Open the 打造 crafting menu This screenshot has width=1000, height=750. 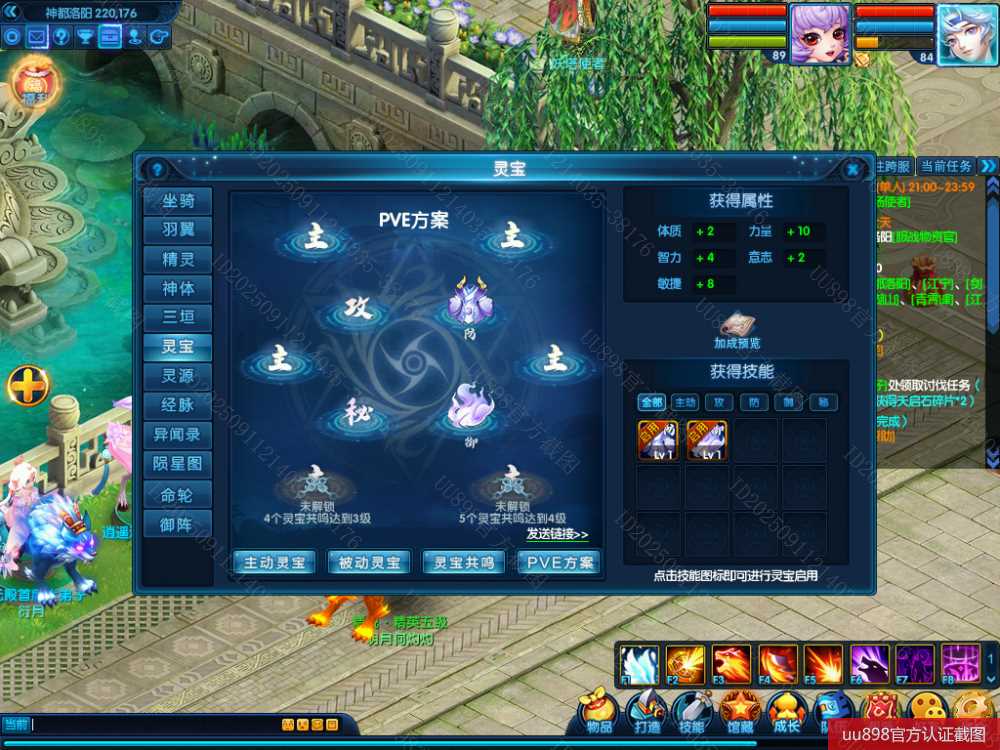(x=645, y=712)
